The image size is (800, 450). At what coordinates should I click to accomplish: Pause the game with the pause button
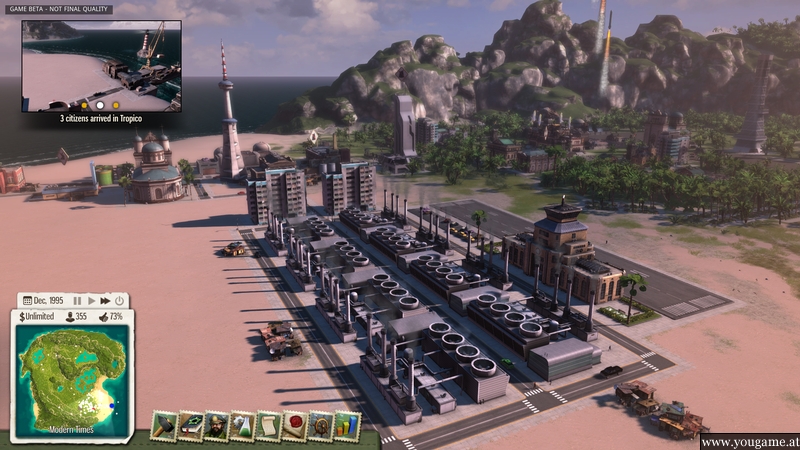click(x=77, y=300)
